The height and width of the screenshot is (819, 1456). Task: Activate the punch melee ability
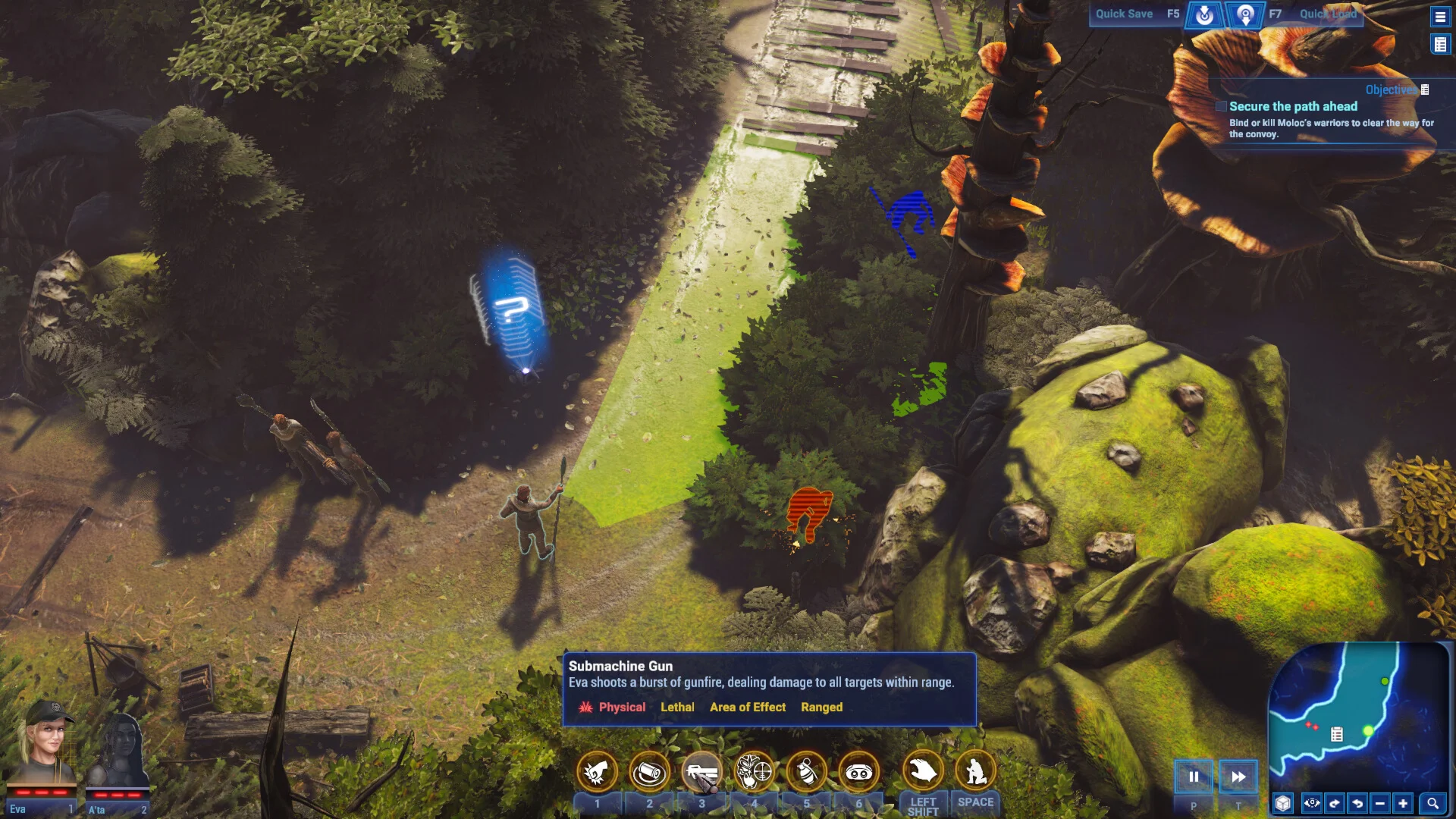point(597,772)
